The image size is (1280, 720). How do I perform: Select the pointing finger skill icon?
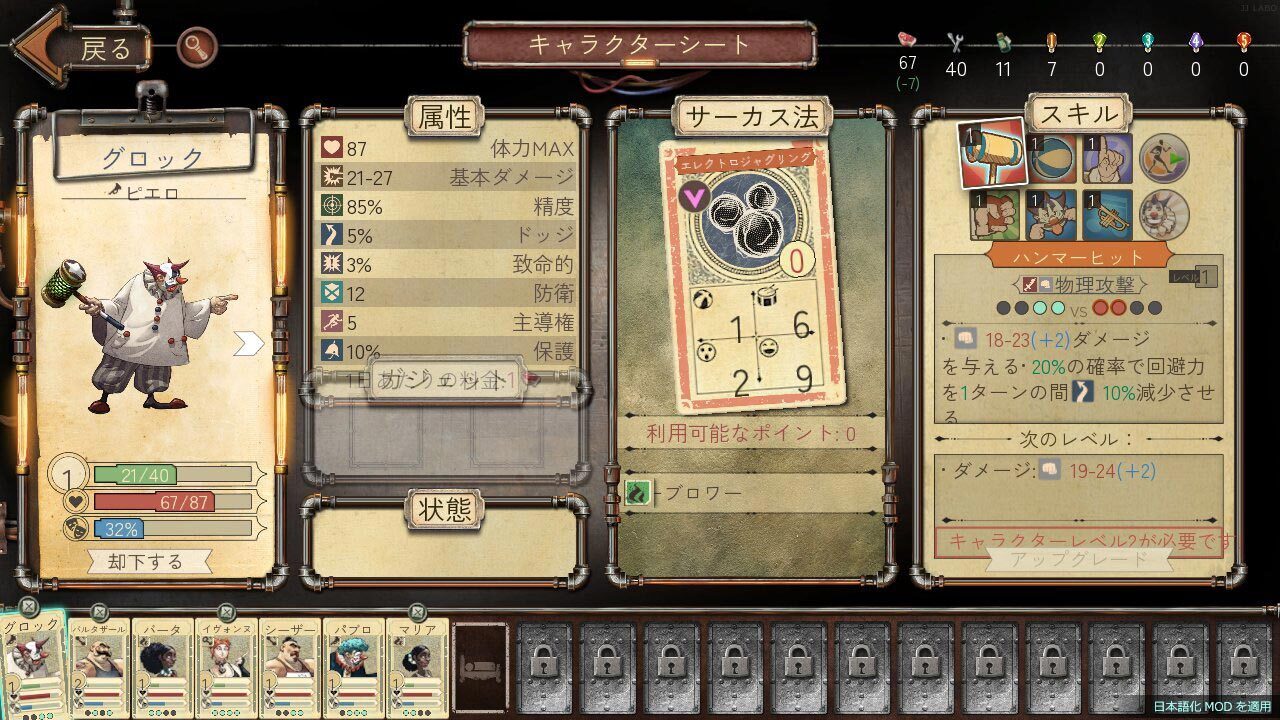tap(1107, 158)
